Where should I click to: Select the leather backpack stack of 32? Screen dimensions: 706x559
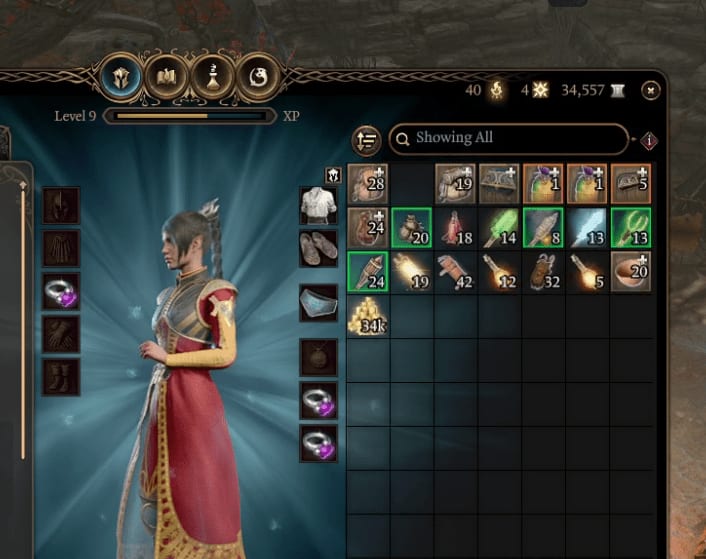coord(542,272)
